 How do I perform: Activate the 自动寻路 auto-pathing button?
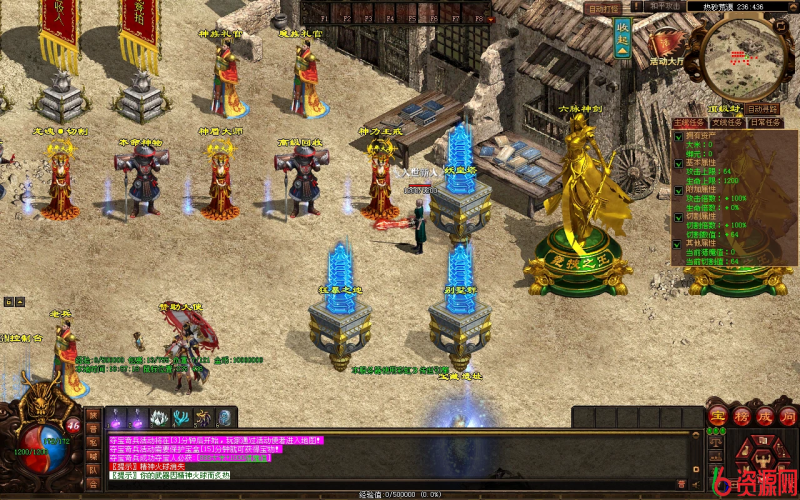coord(761,108)
